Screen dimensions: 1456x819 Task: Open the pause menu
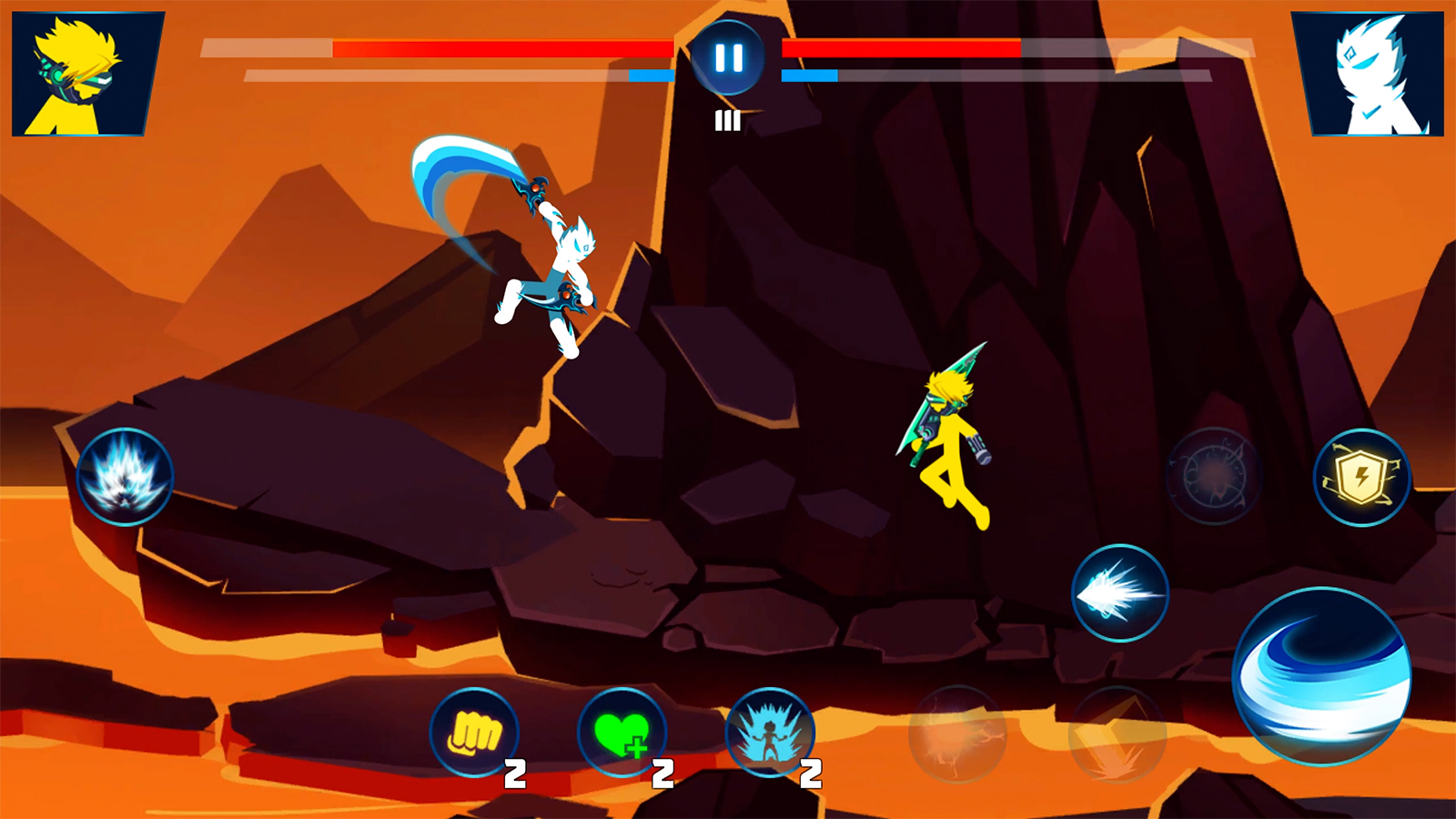[x=727, y=59]
